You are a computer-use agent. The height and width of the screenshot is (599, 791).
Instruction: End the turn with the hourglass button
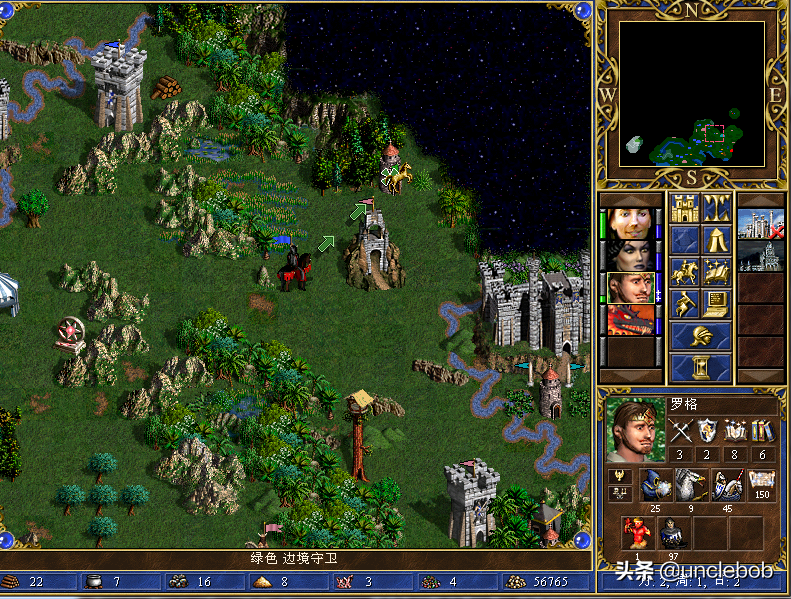point(700,367)
